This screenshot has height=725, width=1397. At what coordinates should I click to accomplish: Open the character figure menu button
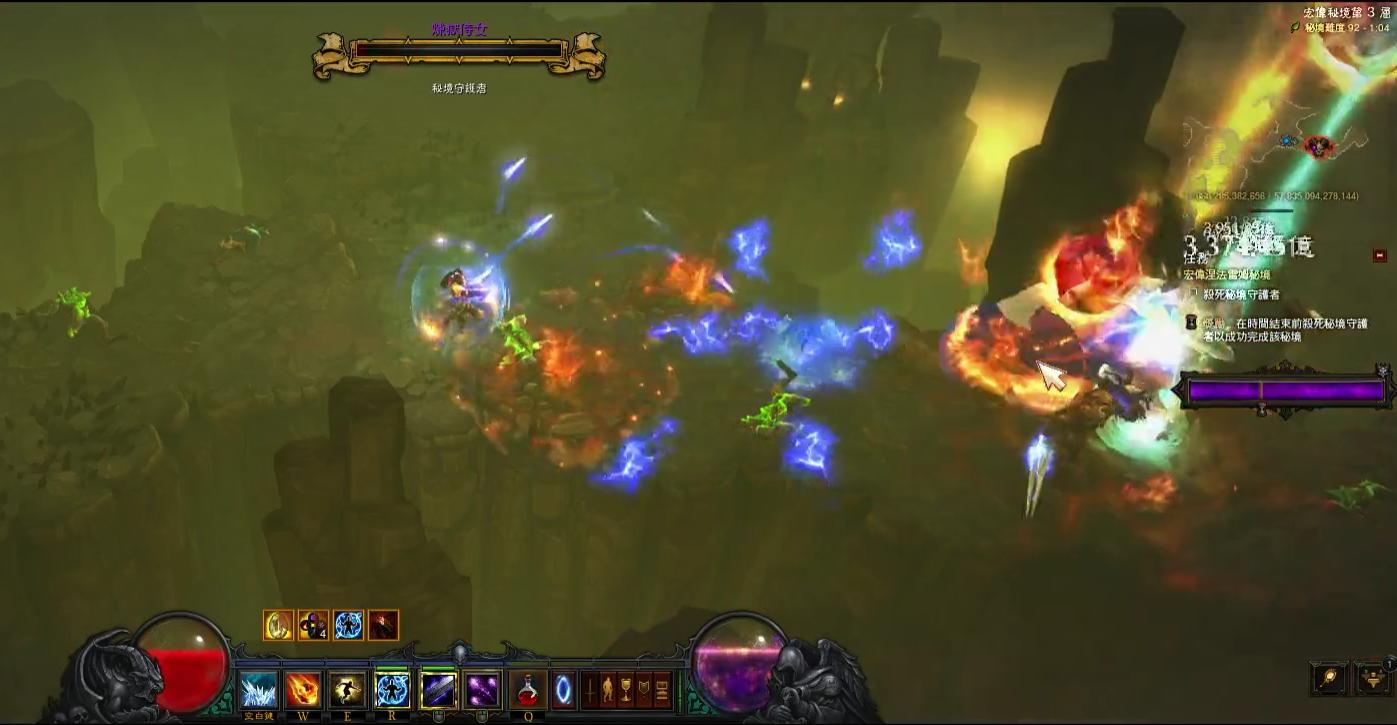607,690
